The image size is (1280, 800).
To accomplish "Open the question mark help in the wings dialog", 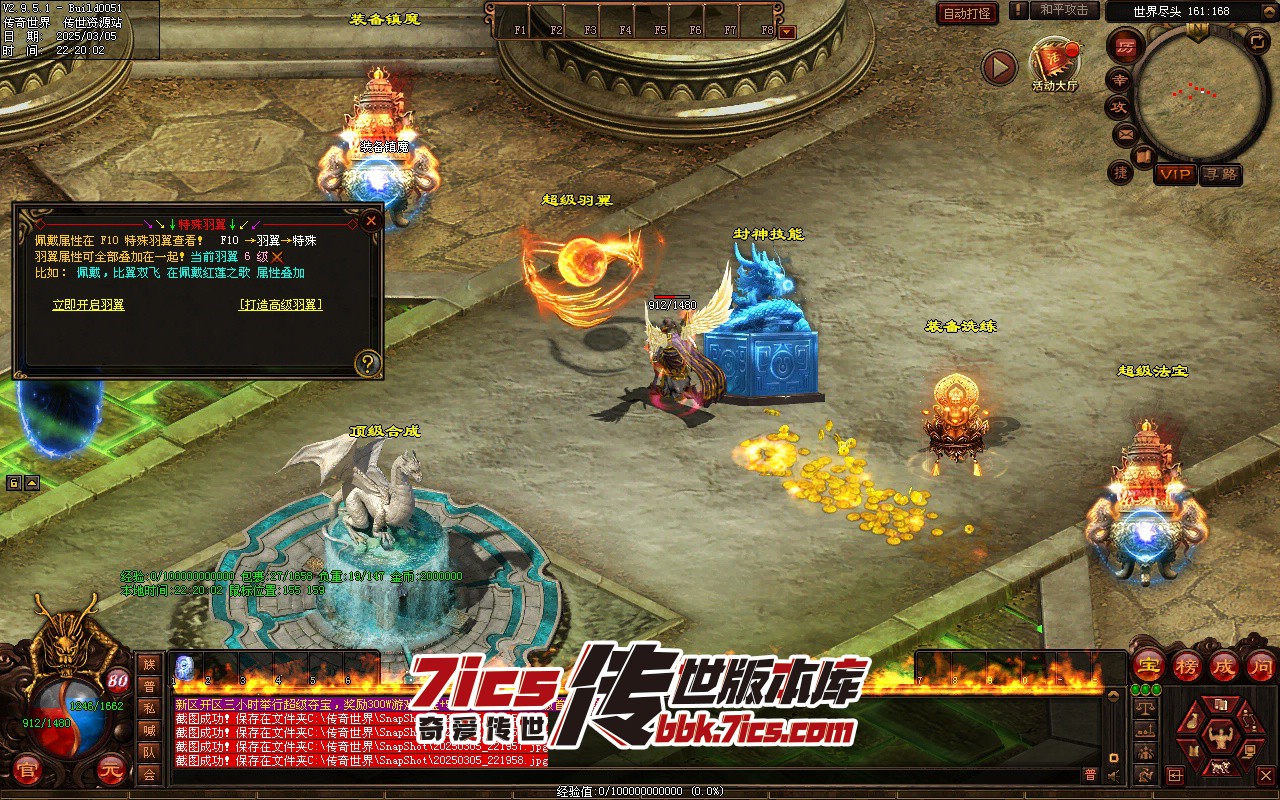I will [368, 363].
